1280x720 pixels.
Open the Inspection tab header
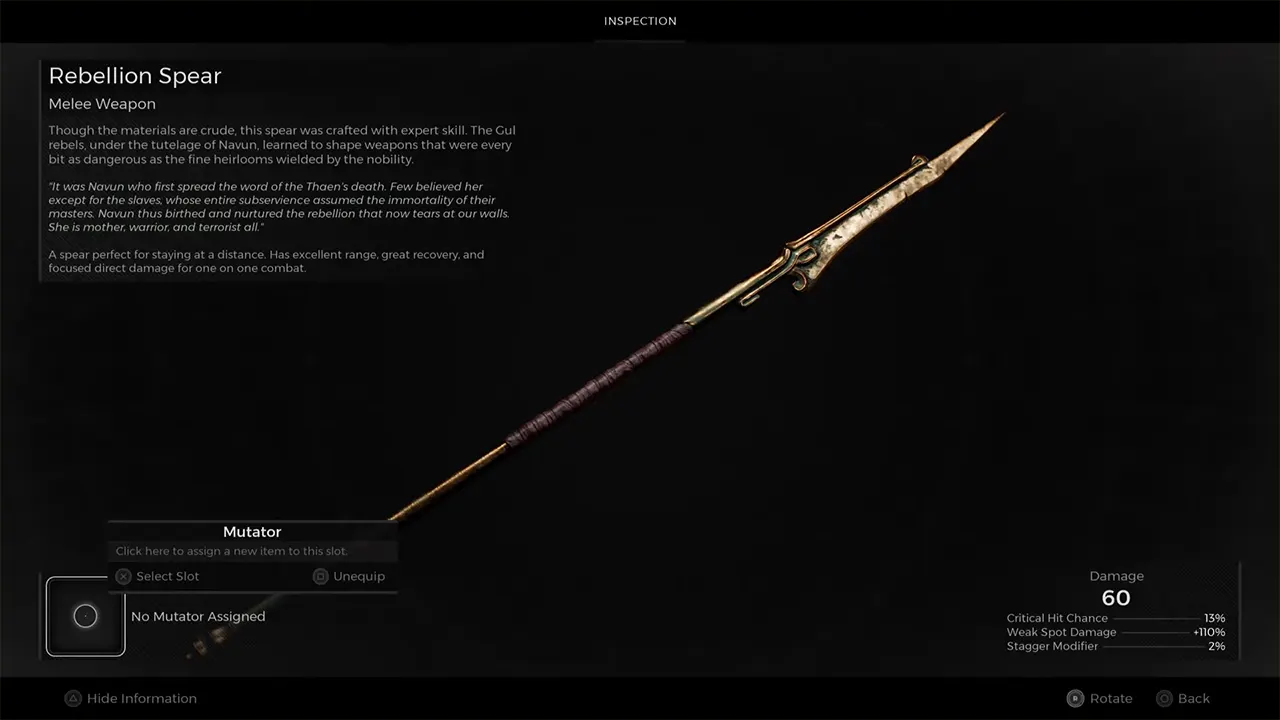(x=640, y=21)
